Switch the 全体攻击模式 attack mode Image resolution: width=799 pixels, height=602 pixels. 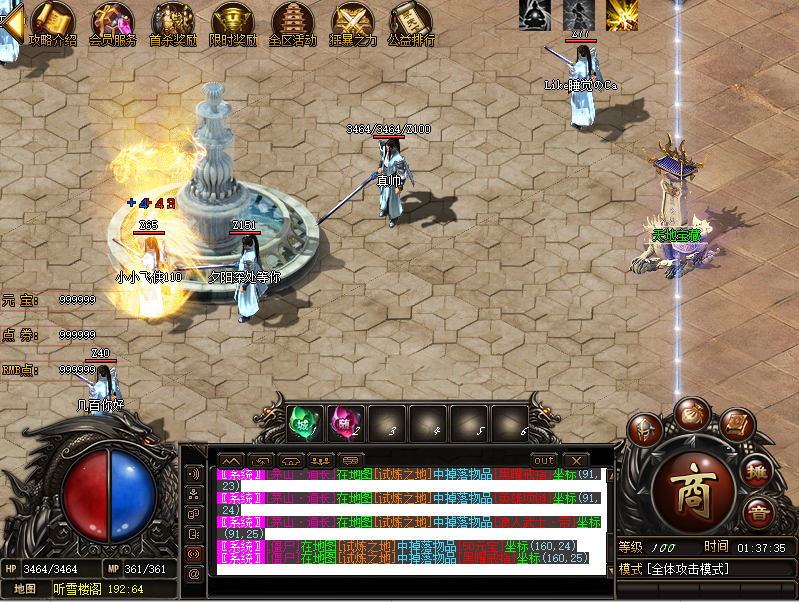[688, 569]
